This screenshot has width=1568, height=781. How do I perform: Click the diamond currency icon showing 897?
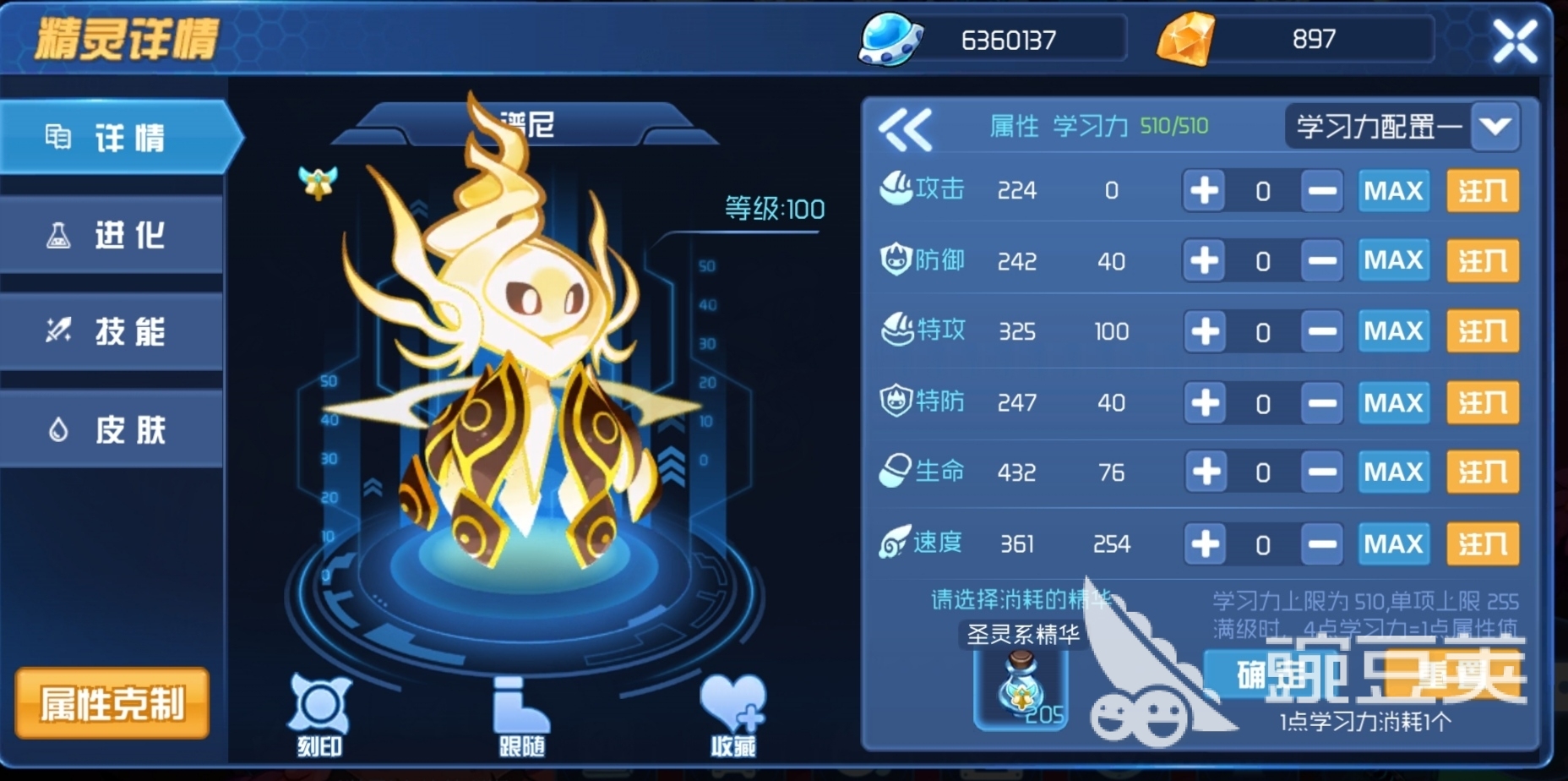coord(1186,38)
